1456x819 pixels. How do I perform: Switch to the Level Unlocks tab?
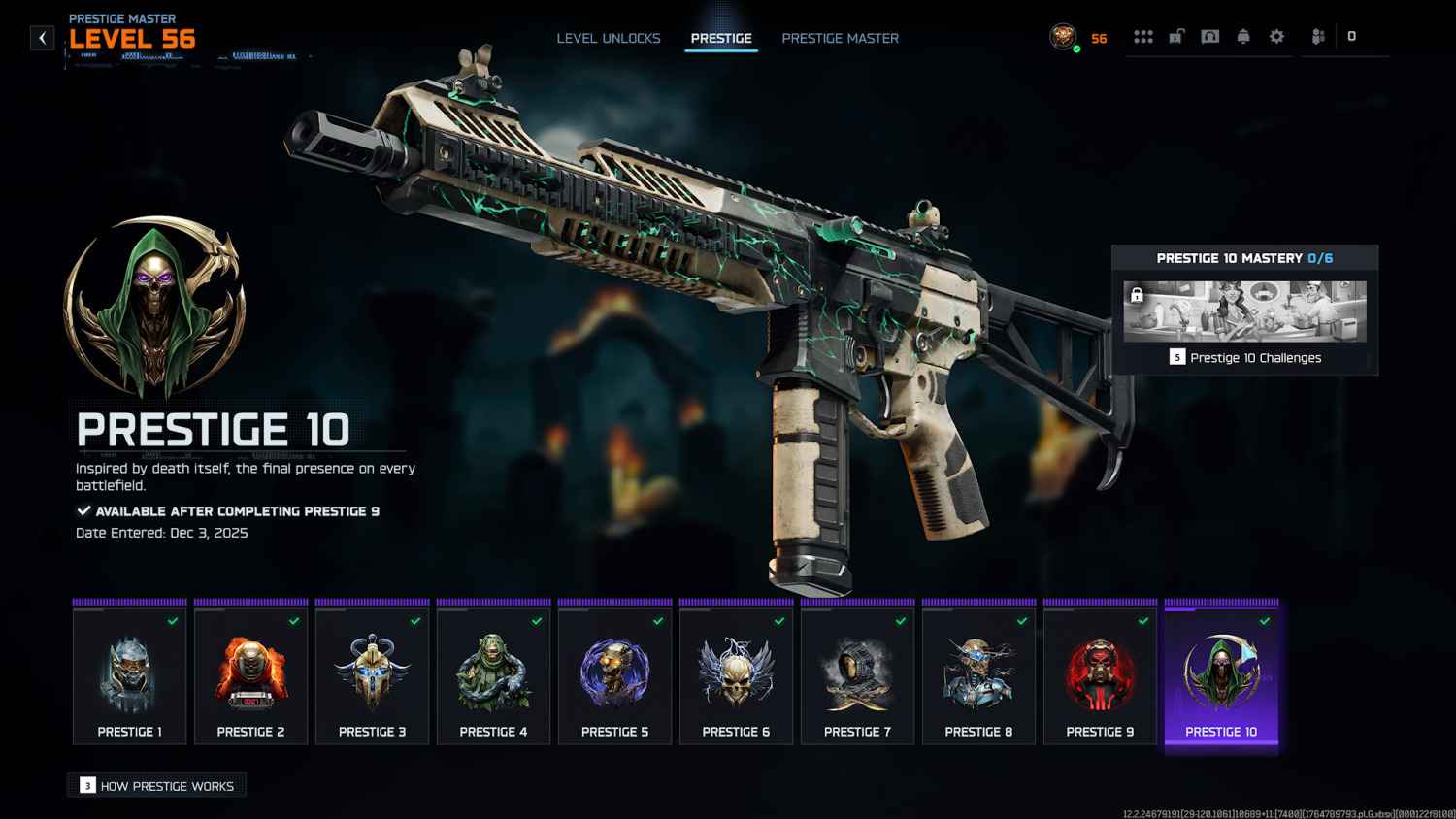(609, 38)
